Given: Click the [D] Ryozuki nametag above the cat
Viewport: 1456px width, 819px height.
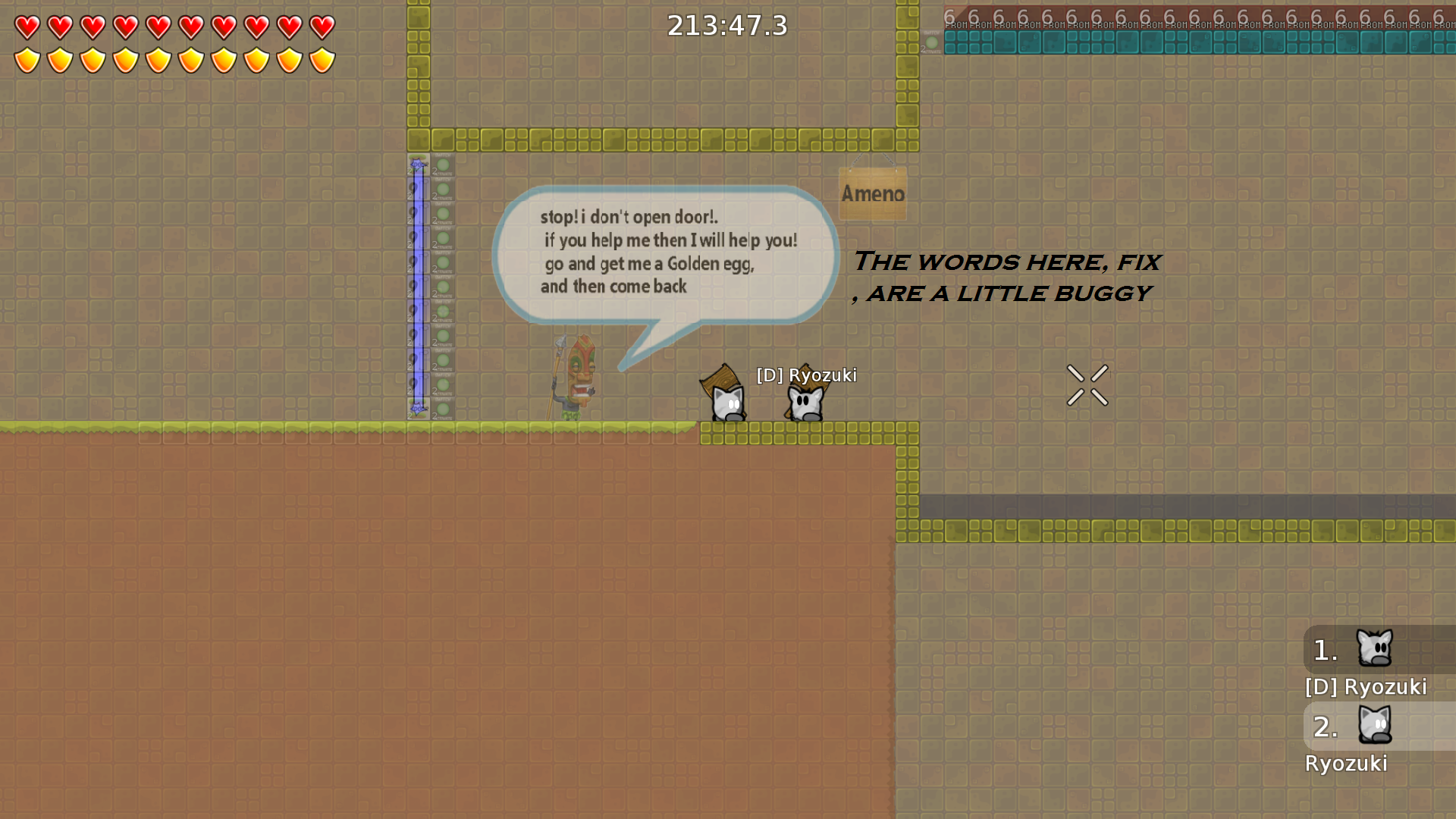Looking at the screenshot, I should pyautogui.click(x=806, y=375).
